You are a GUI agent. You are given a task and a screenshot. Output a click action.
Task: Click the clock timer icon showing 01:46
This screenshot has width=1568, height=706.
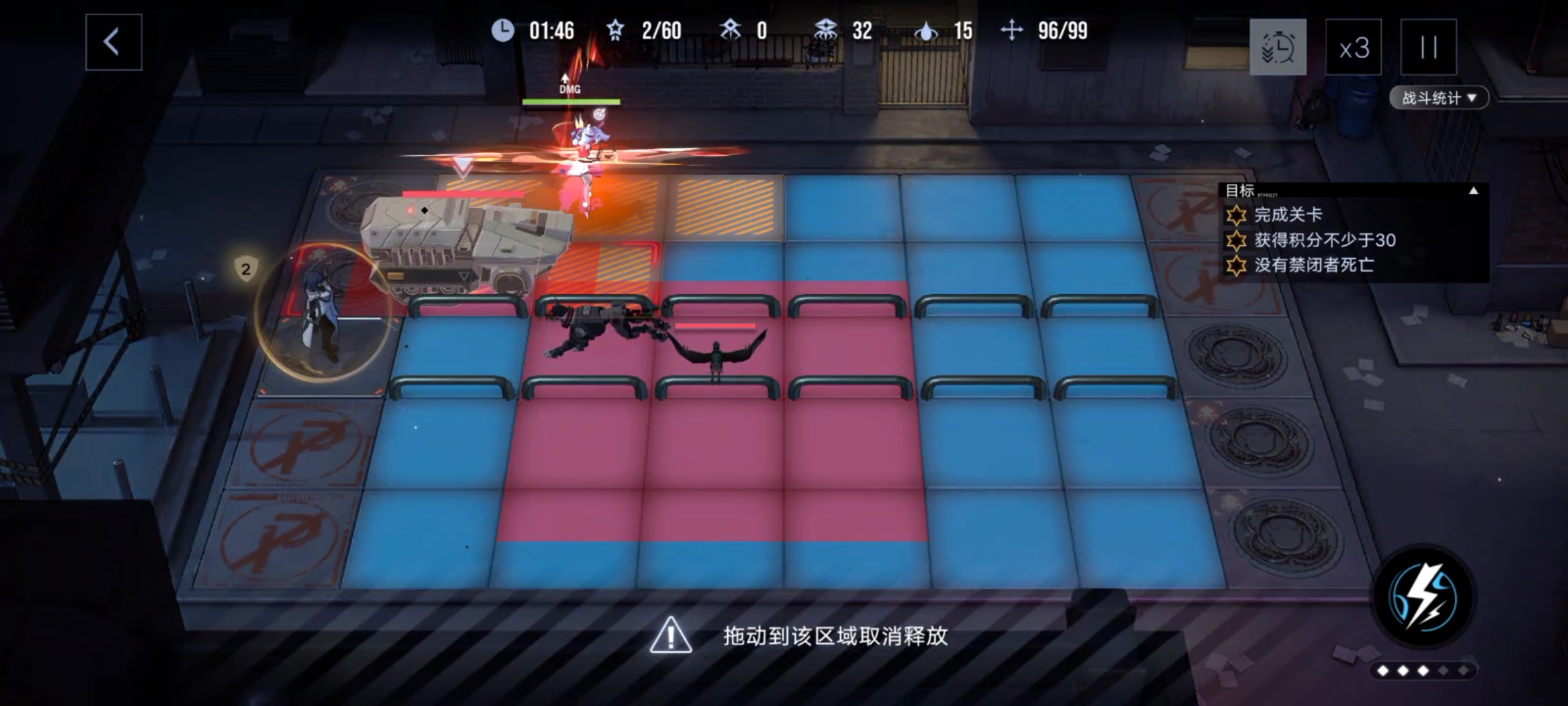pyautogui.click(x=503, y=30)
